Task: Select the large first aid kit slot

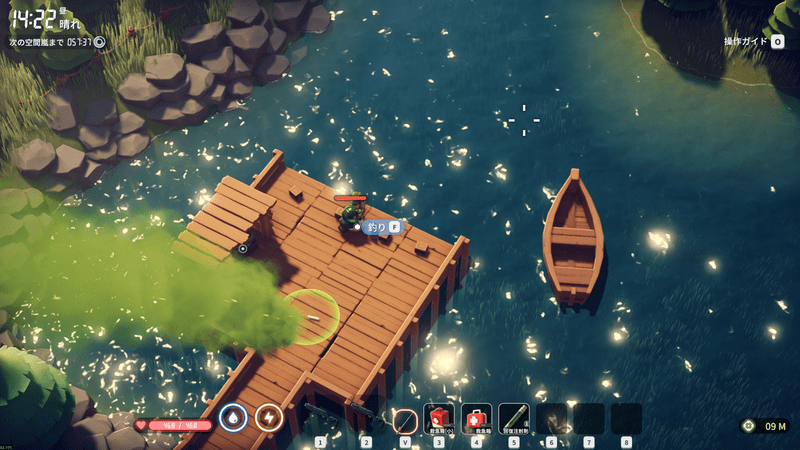Action: [476, 418]
